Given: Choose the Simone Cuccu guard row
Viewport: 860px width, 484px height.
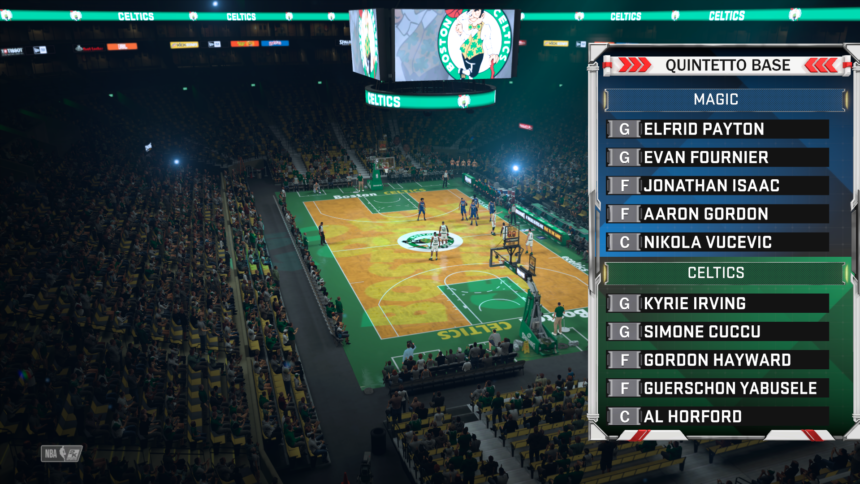Looking at the screenshot, I should pos(718,331).
